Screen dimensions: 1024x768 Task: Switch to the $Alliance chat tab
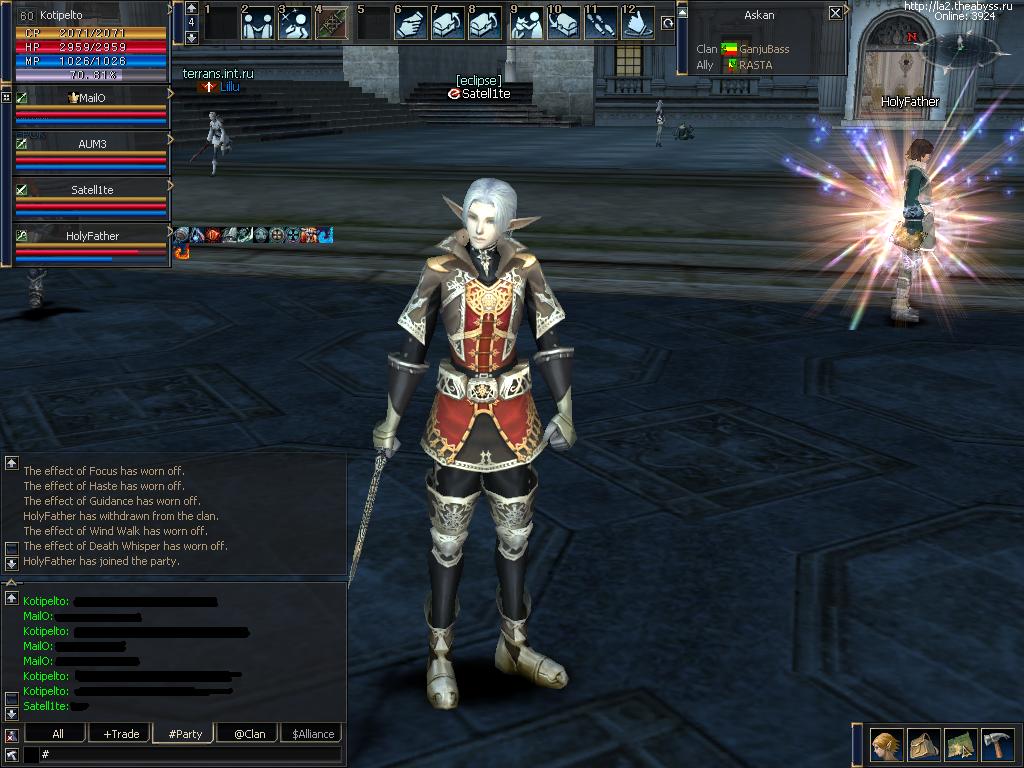(313, 734)
